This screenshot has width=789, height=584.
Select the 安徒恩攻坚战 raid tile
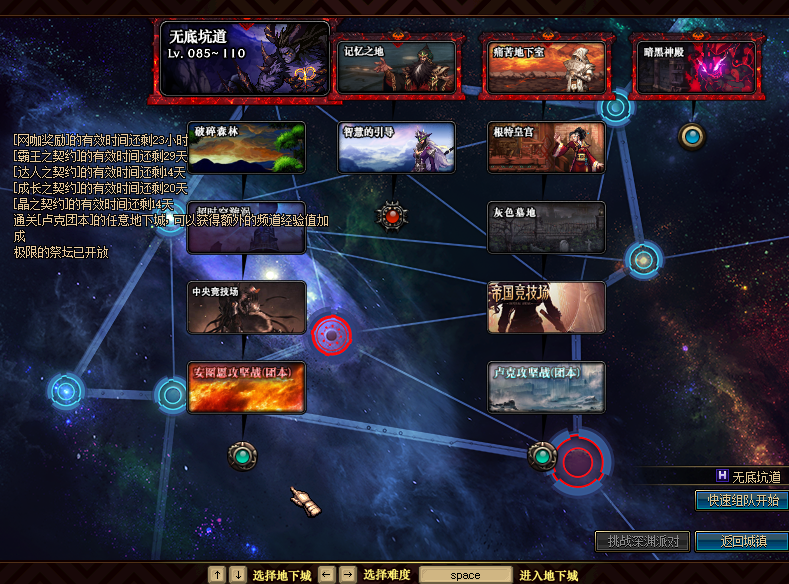pyautogui.click(x=246, y=387)
